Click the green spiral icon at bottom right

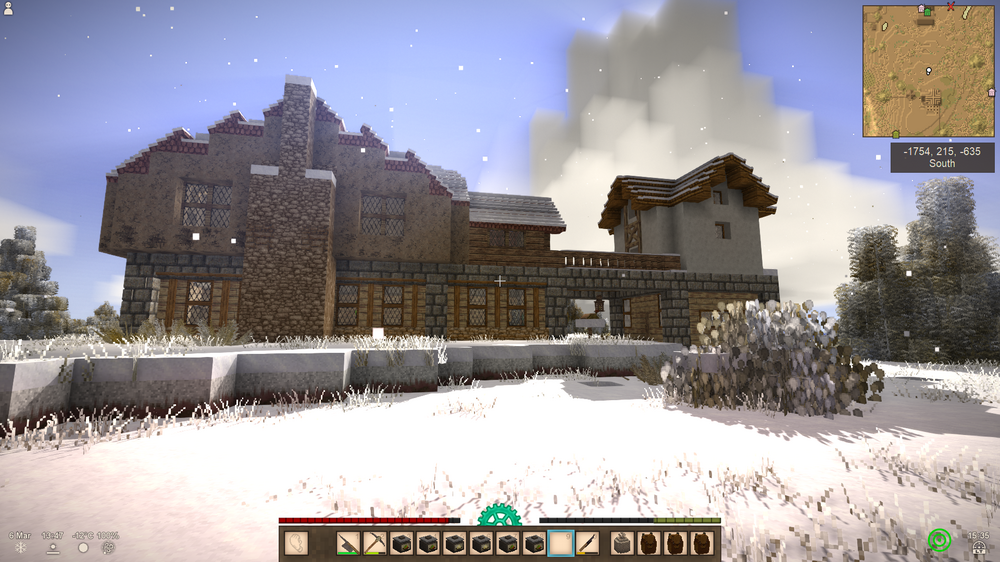(x=939, y=541)
